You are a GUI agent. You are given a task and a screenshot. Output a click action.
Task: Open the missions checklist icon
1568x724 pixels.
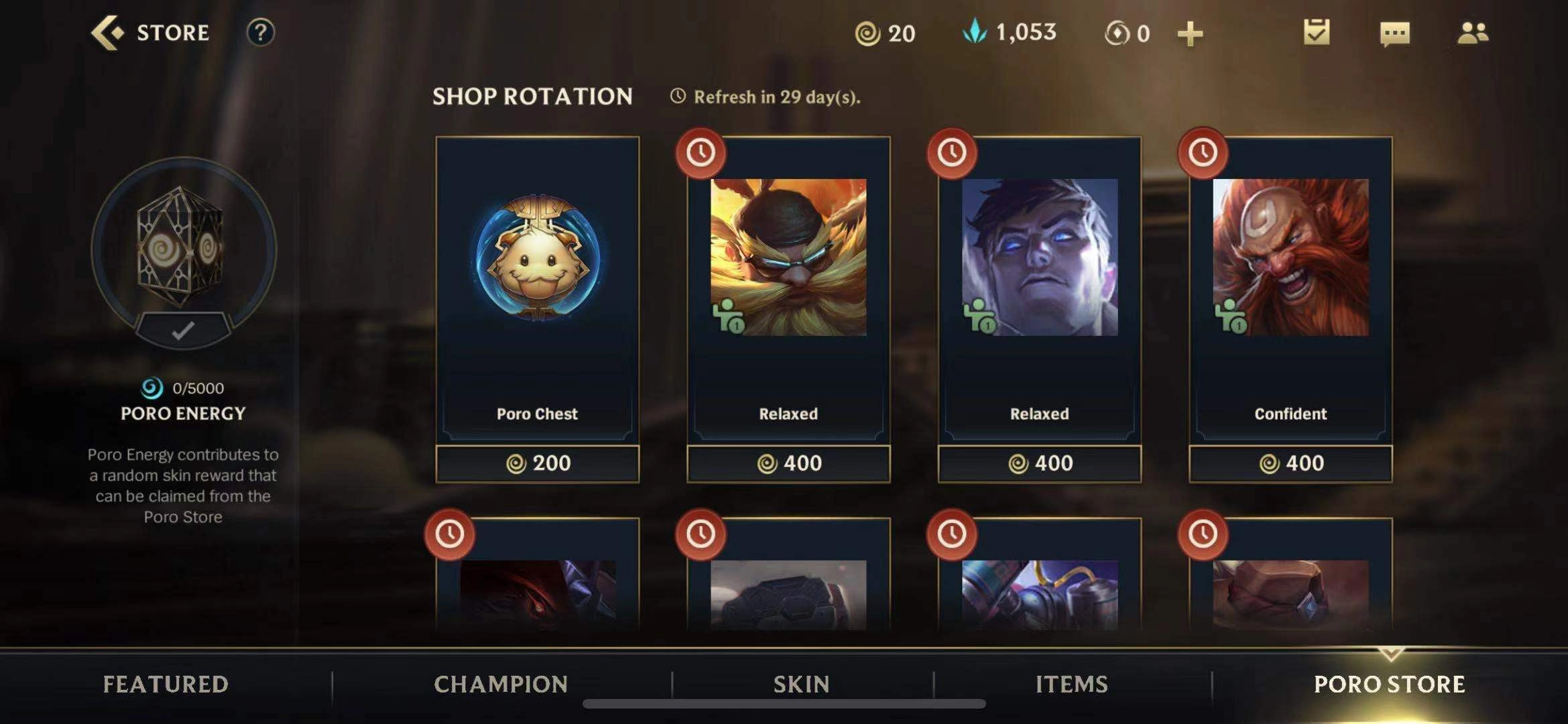coord(1316,32)
